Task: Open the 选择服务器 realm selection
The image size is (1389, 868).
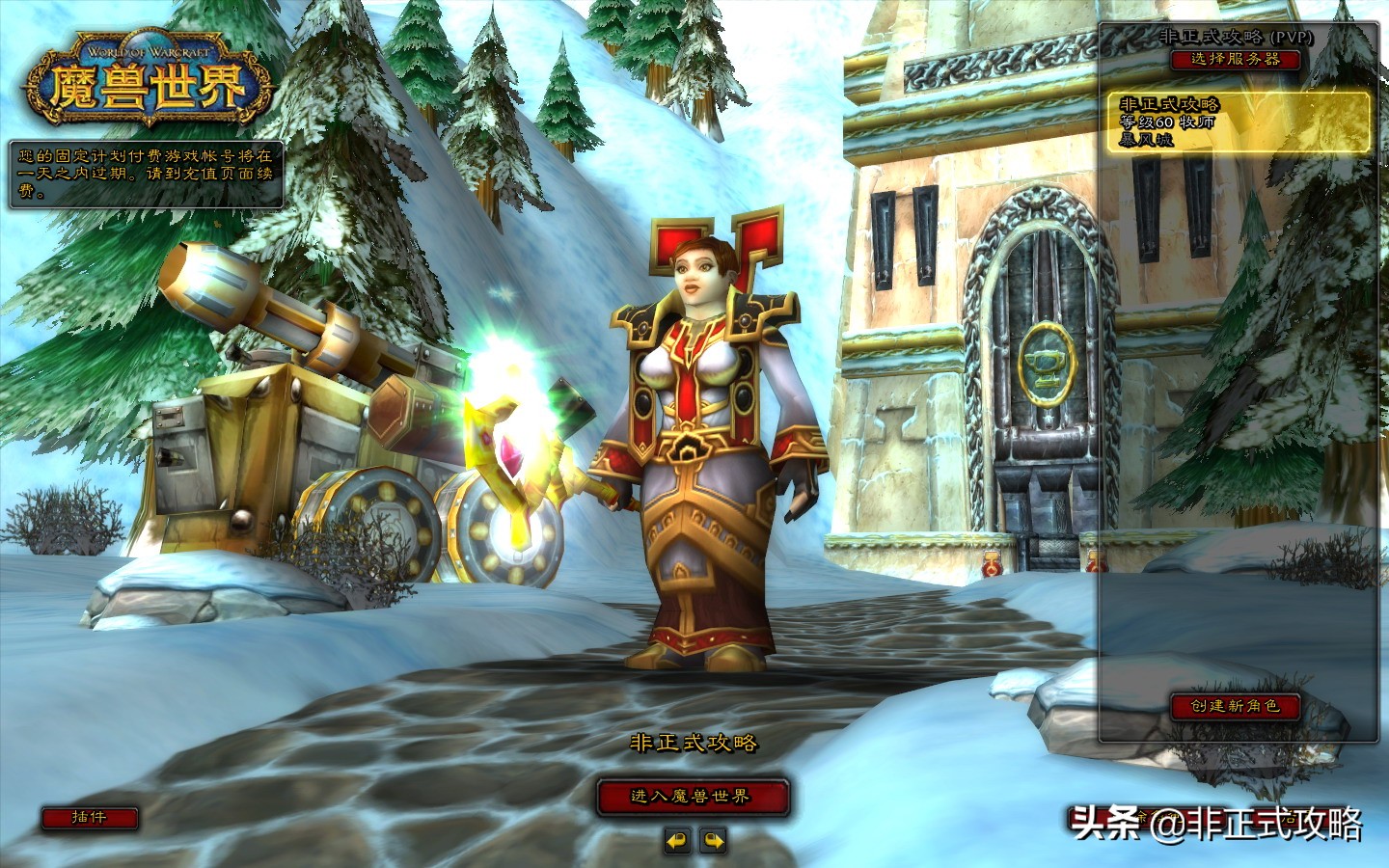Action: coord(1236,59)
